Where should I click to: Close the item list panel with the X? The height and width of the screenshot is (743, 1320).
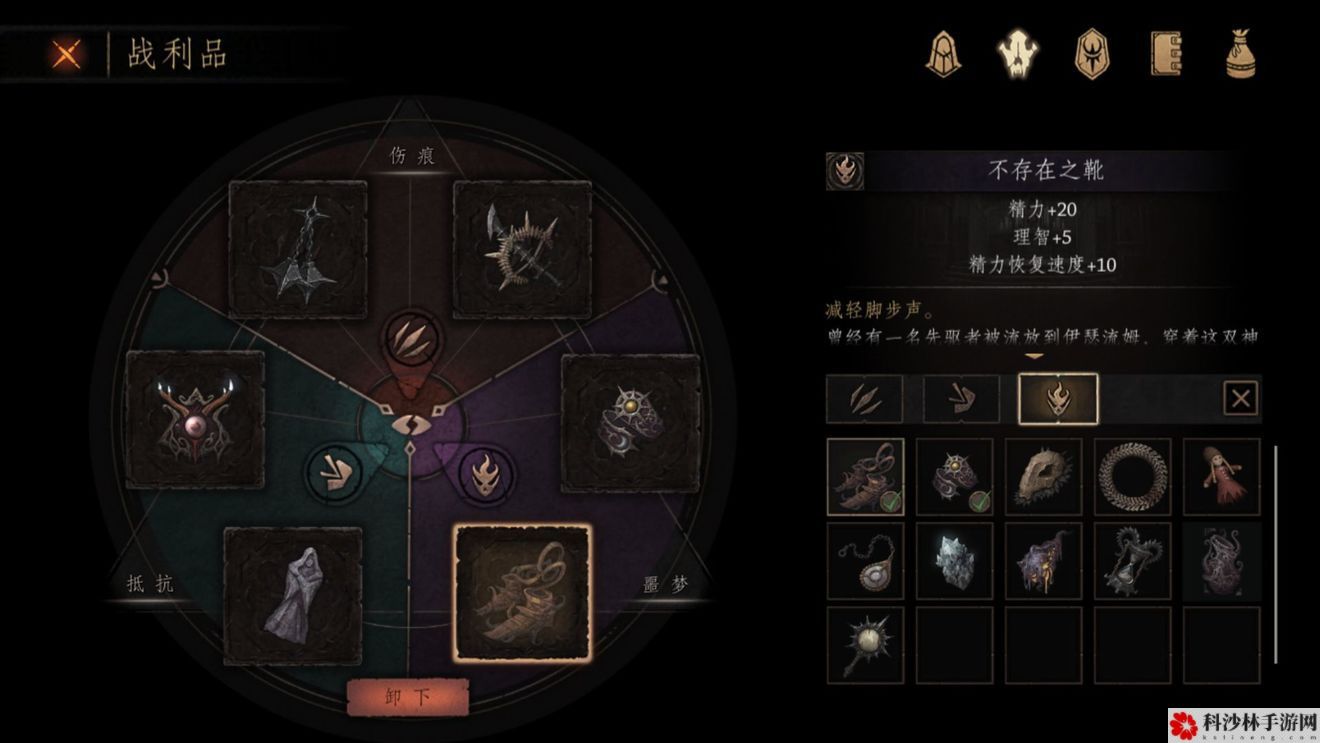pos(1241,399)
